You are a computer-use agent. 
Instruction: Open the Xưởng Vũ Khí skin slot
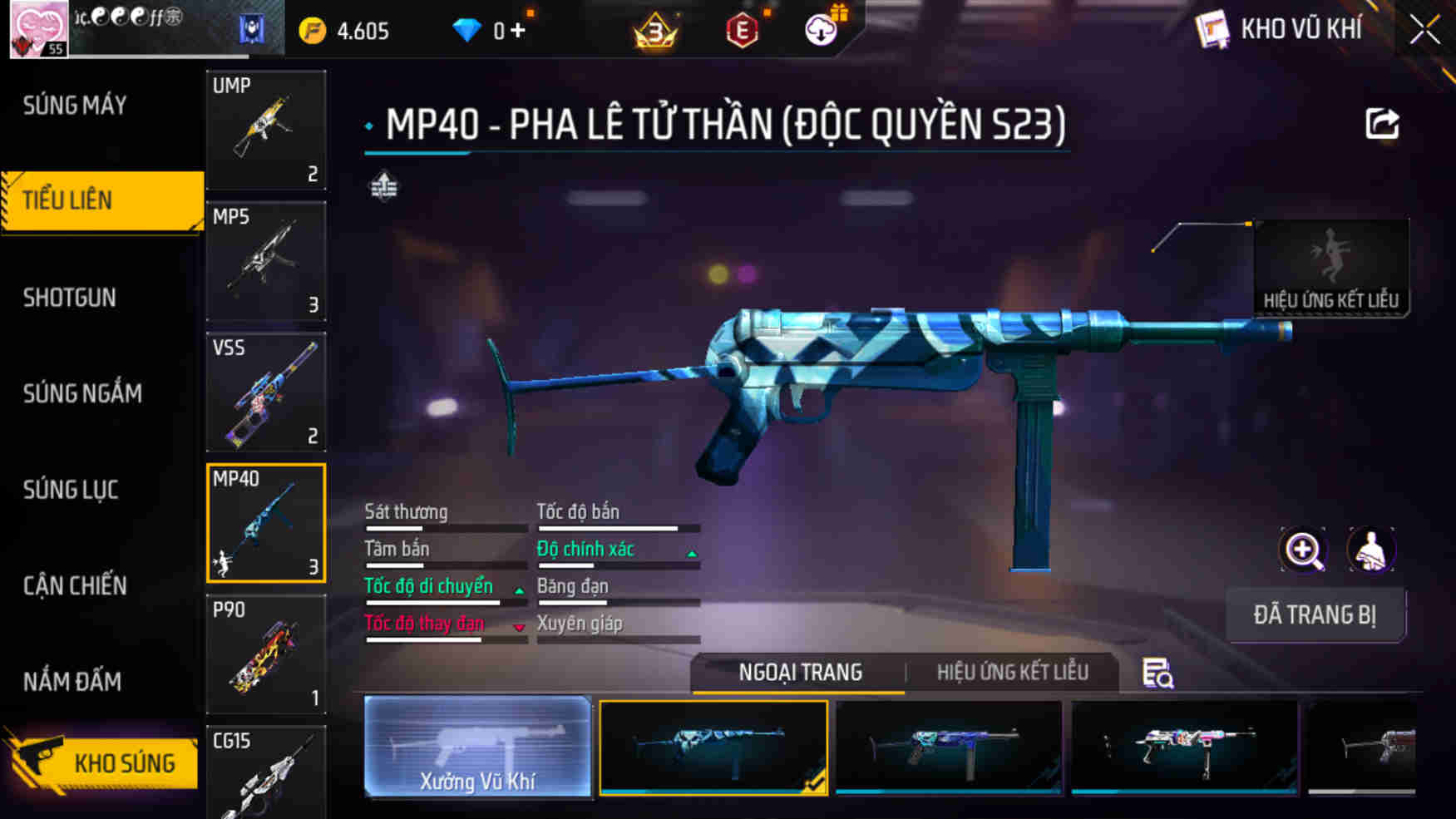pyautogui.click(x=478, y=747)
